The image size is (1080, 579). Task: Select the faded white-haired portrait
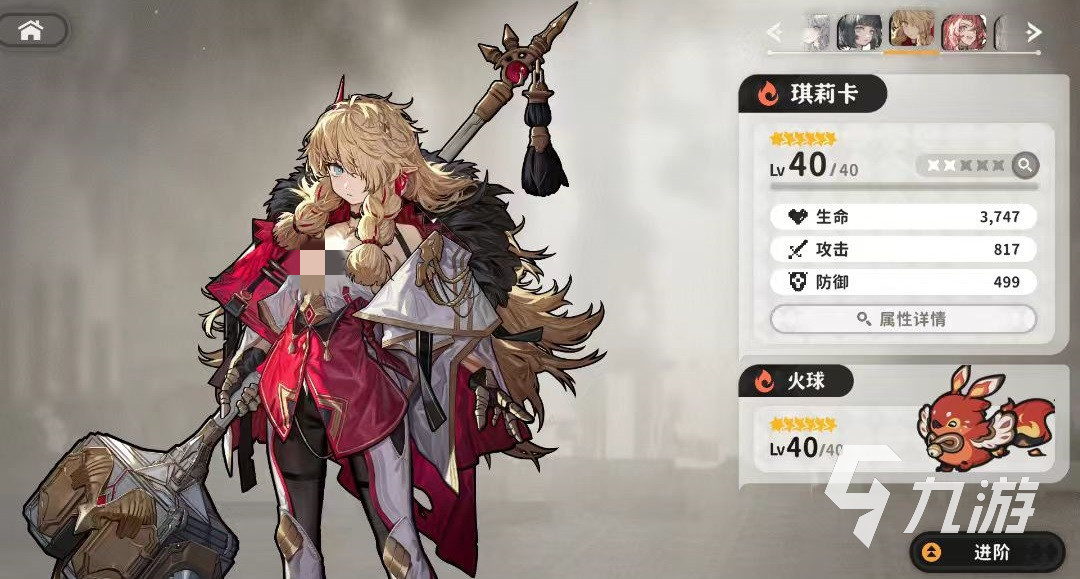[x=817, y=32]
